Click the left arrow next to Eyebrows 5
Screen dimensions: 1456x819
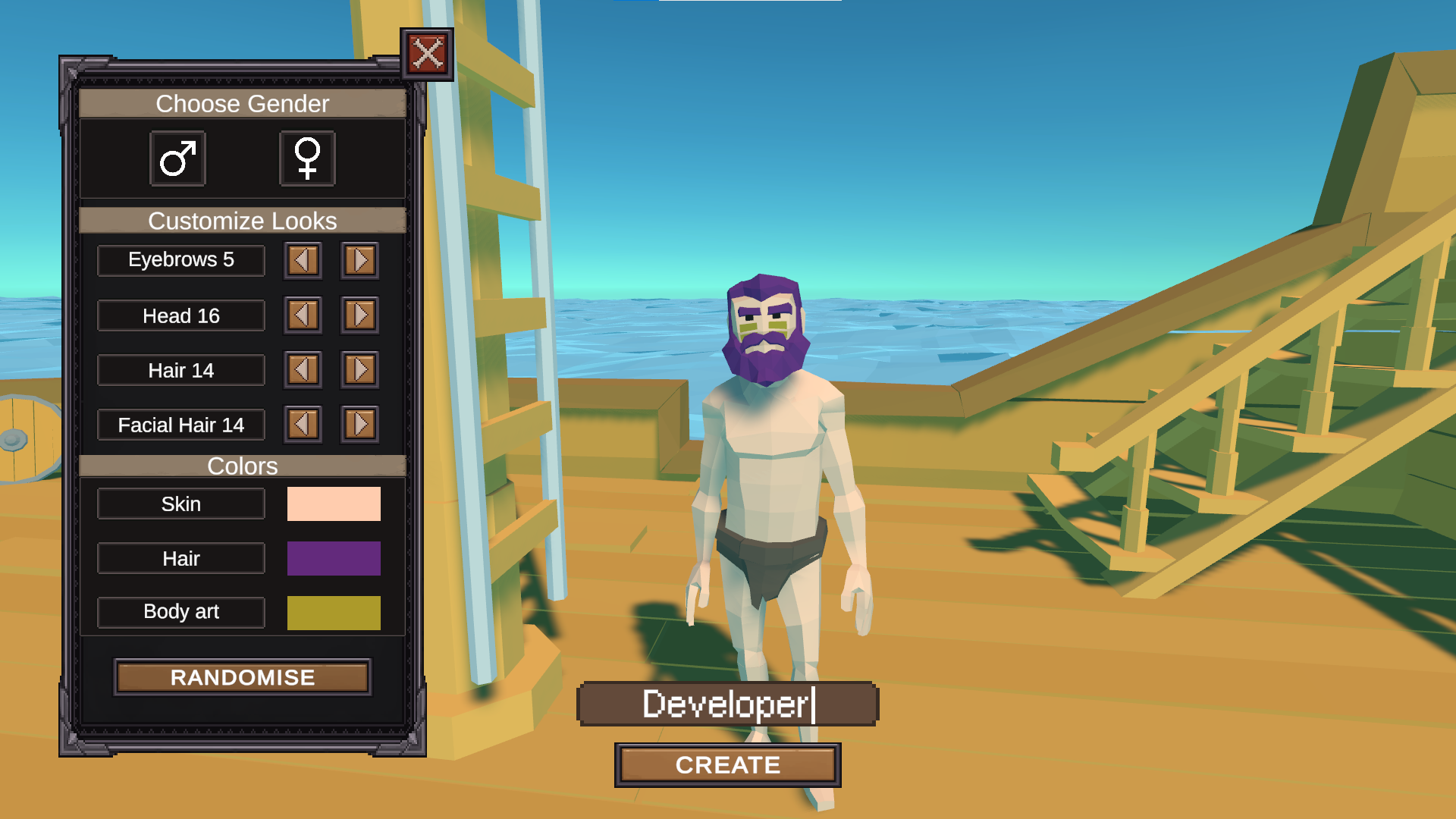pos(303,260)
